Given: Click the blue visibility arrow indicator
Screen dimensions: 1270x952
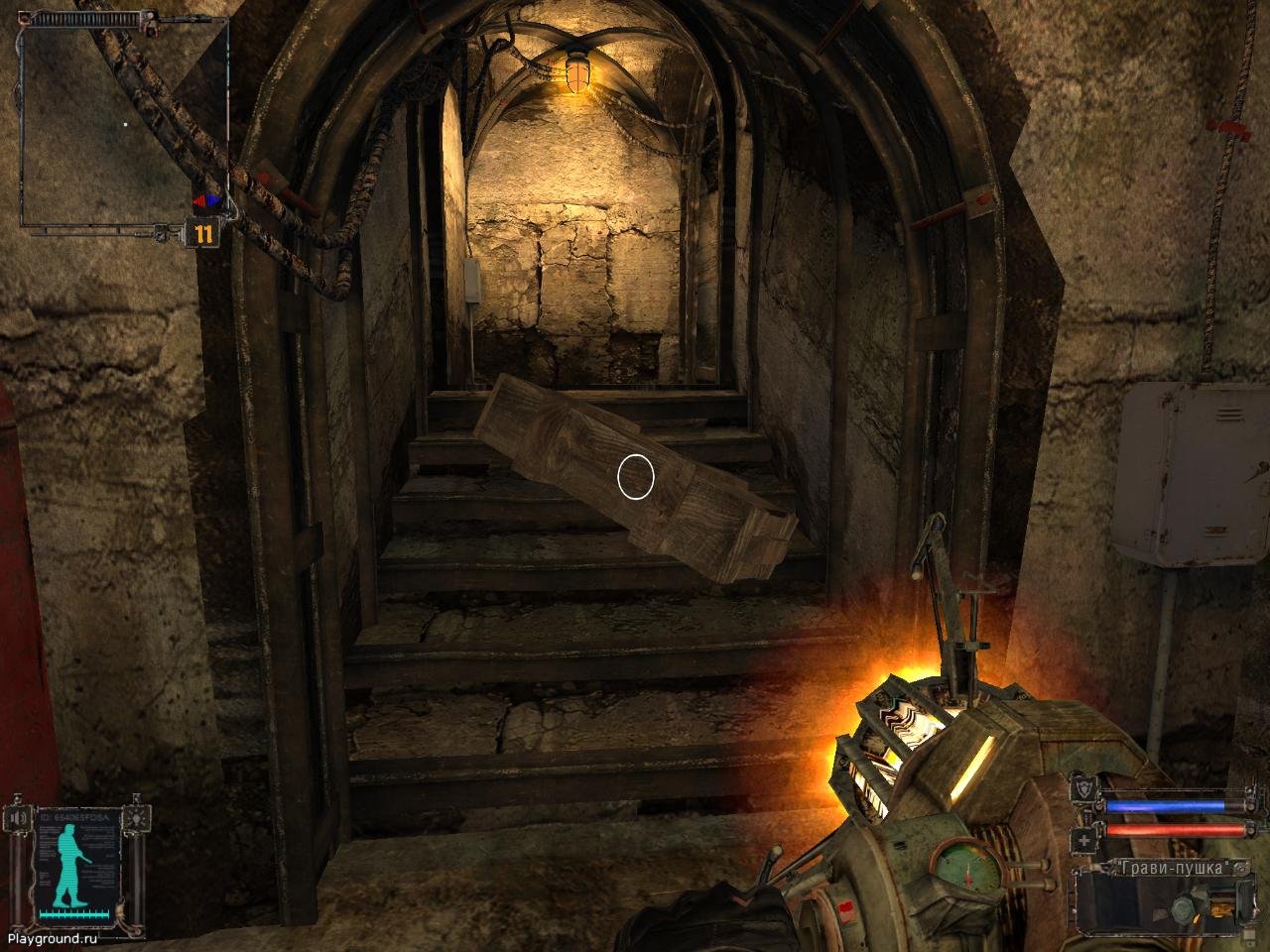Looking at the screenshot, I should 212,199.
